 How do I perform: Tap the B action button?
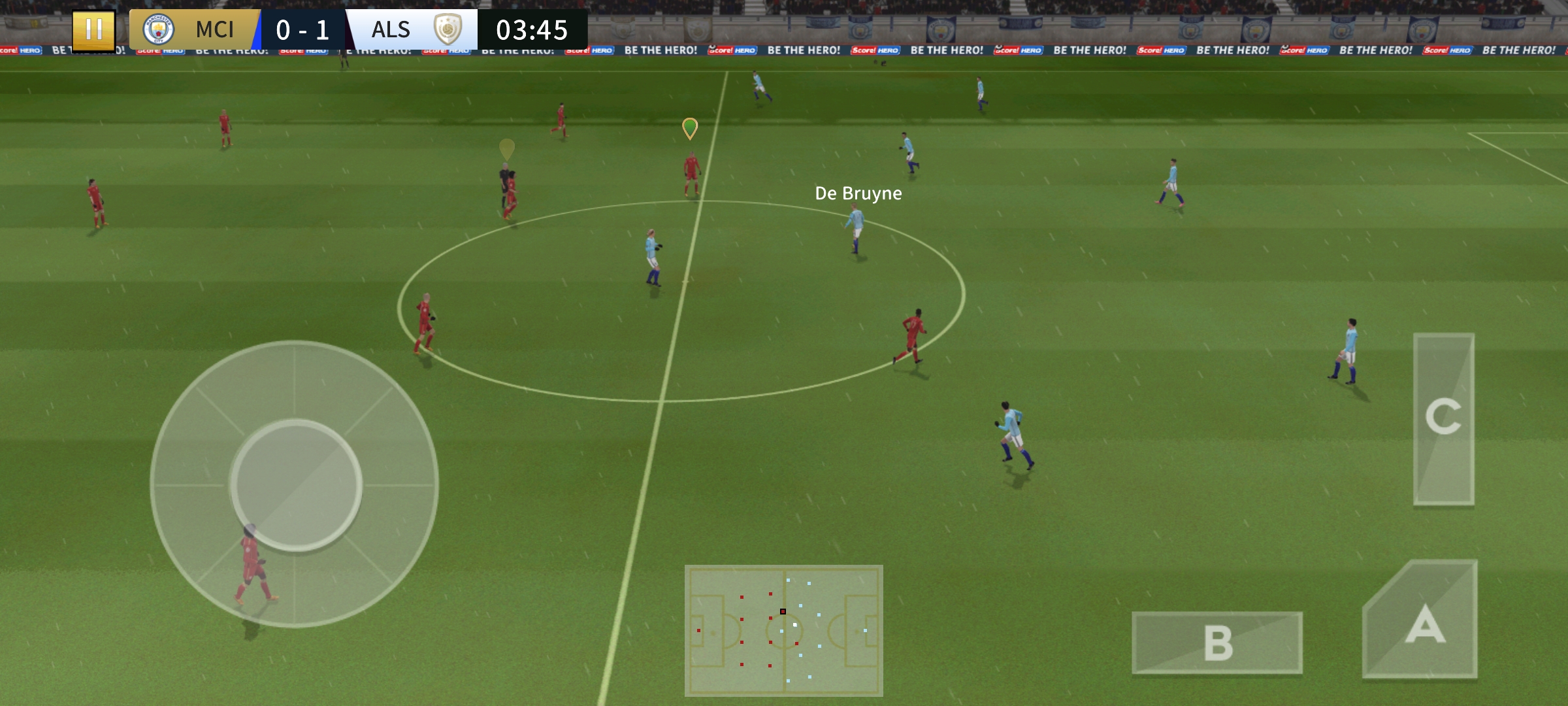click(x=1217, y=643)
